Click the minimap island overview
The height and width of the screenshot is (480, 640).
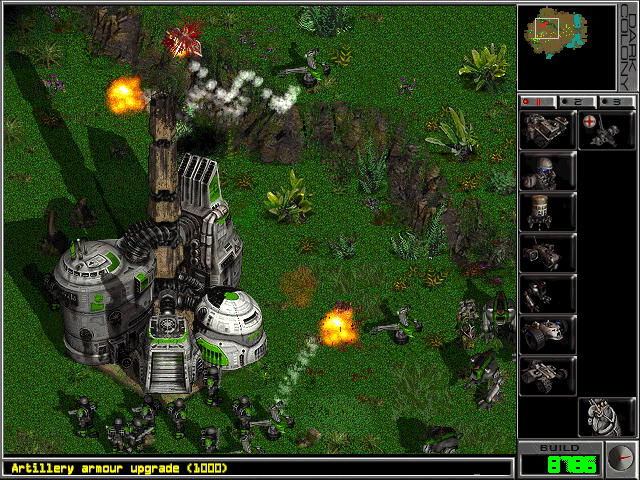tap(549, 28)
